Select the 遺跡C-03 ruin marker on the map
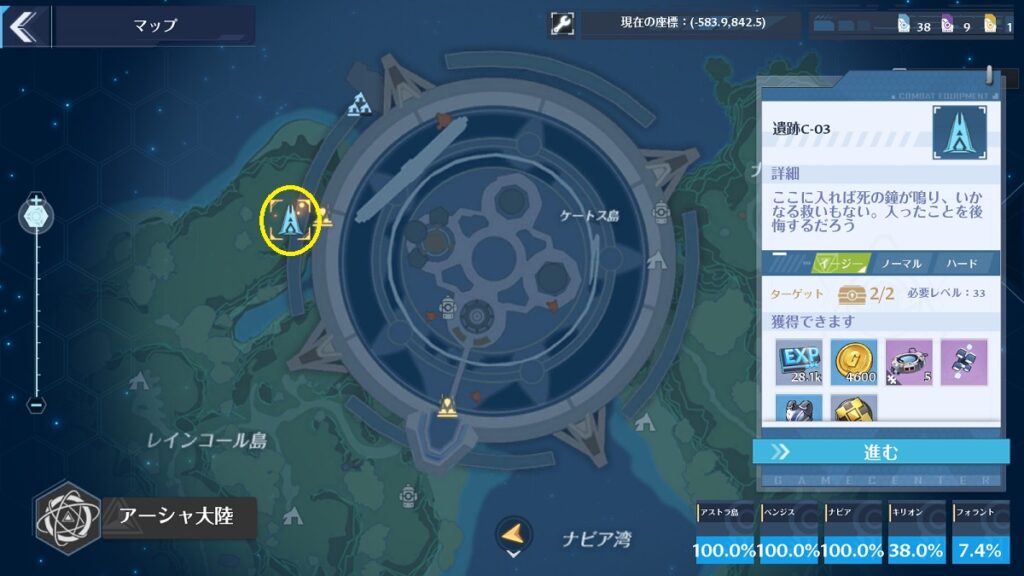This screenshot has width=1024, height=576. pos(291,218)
